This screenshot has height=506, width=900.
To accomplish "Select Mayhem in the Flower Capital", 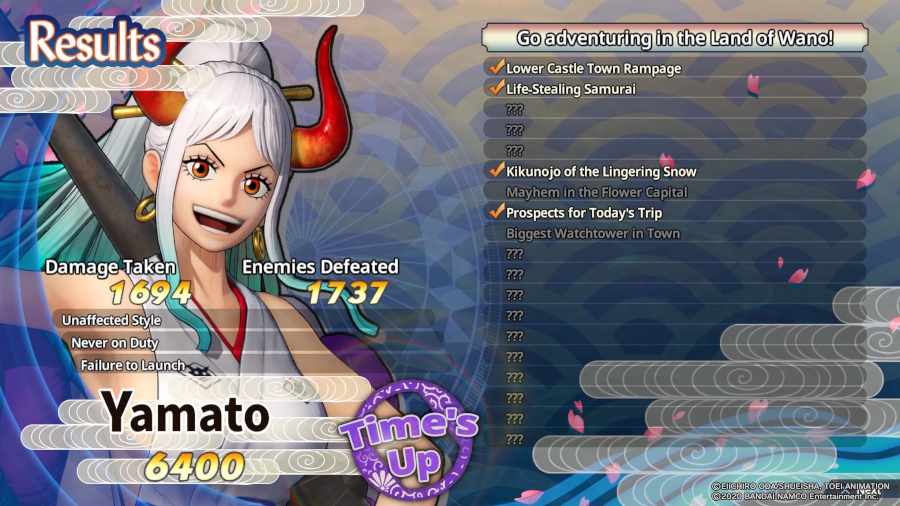I will (596, 192).
